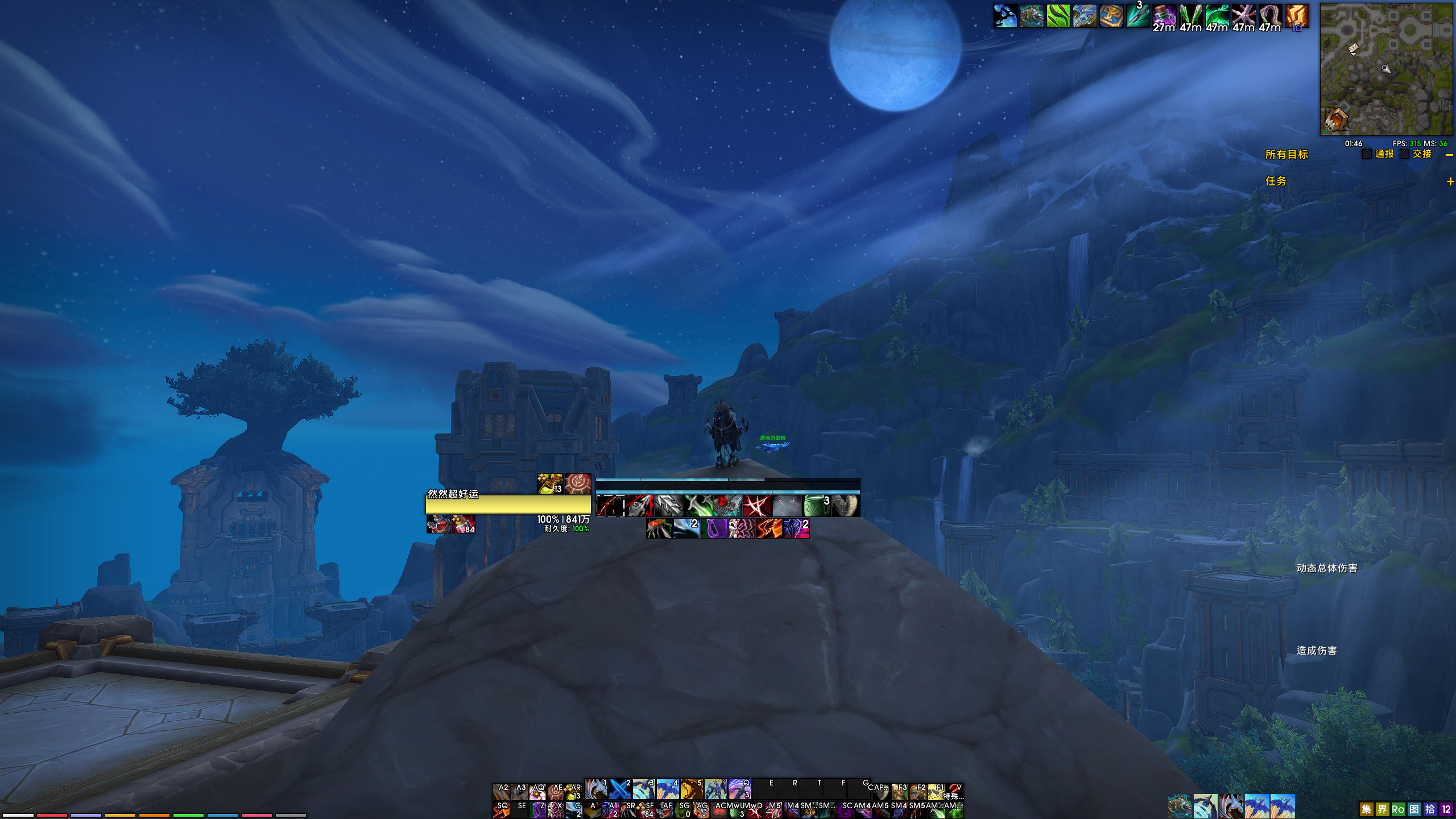This screenshot has height=819, width=1456.
Task: Expand the 任务 quest section
Action: pyautogui.click(x=1450, y=181)
